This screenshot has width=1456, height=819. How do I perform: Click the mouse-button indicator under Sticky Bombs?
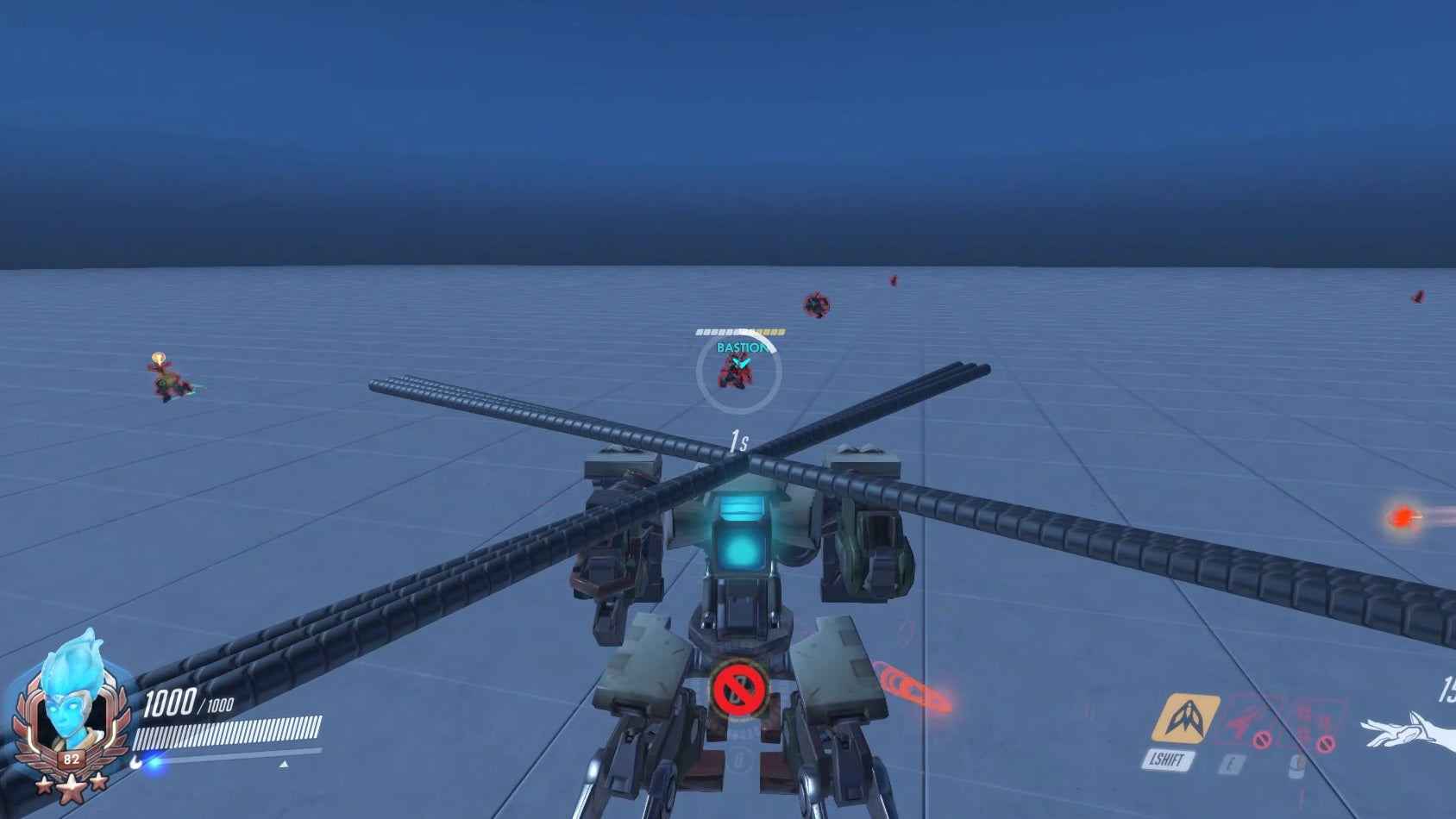pyautogui.click(x=1296, y=764)
